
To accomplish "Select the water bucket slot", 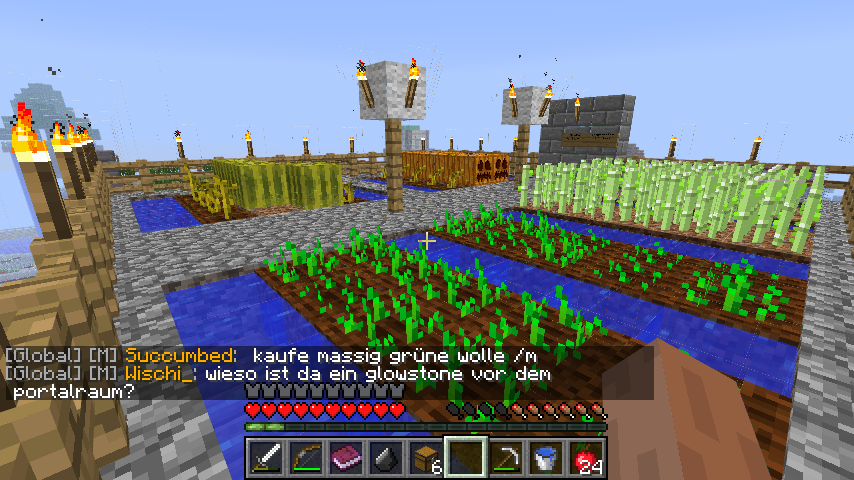I will pos(547,458).
